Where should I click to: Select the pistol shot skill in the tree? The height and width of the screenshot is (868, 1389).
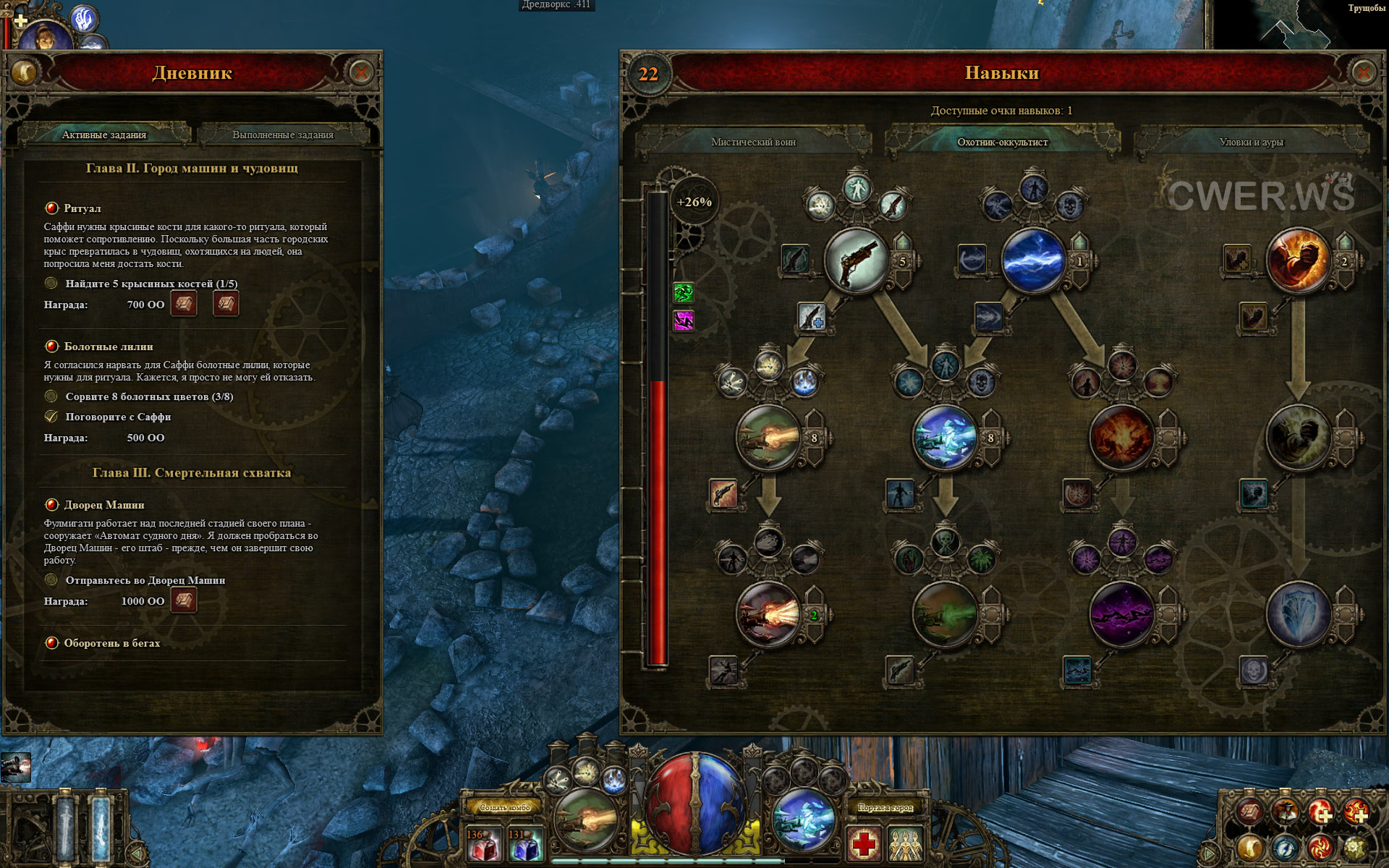(856, 261)
